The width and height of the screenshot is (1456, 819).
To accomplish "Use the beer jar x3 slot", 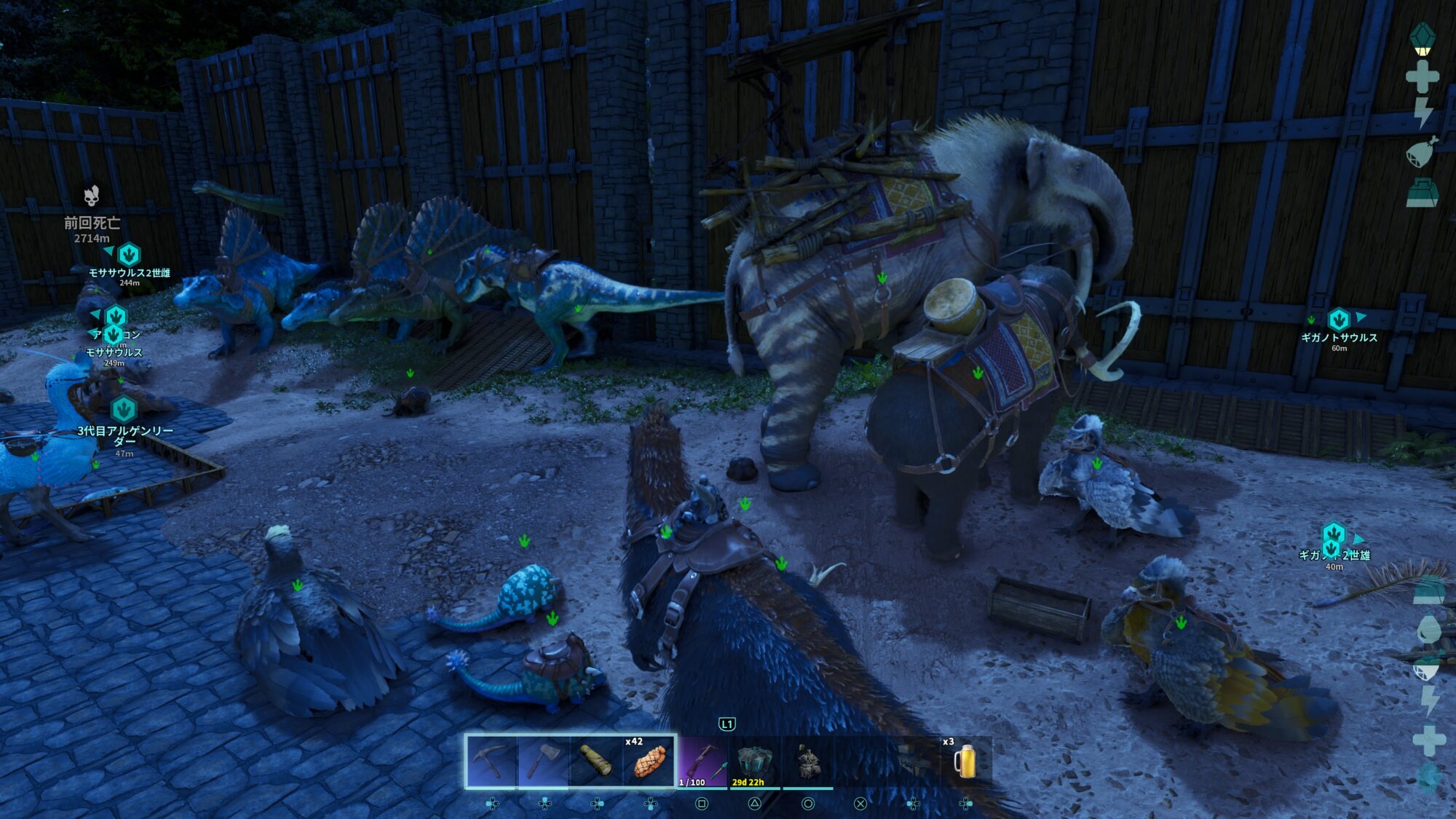I will [x=965, y=761].
